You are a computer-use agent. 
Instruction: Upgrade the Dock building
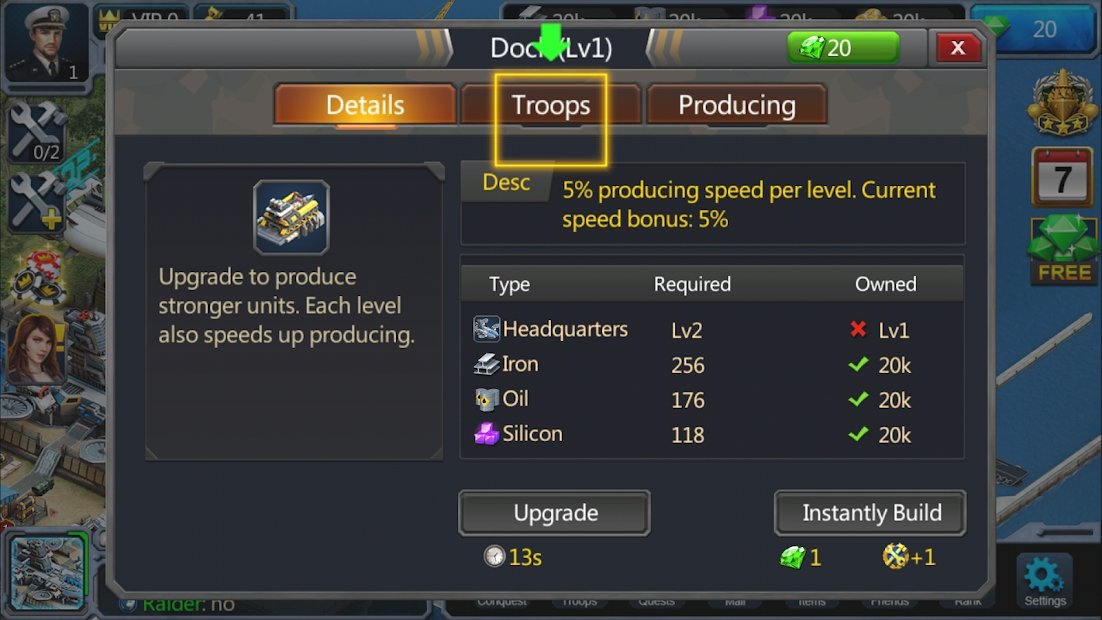click(555, 513)
